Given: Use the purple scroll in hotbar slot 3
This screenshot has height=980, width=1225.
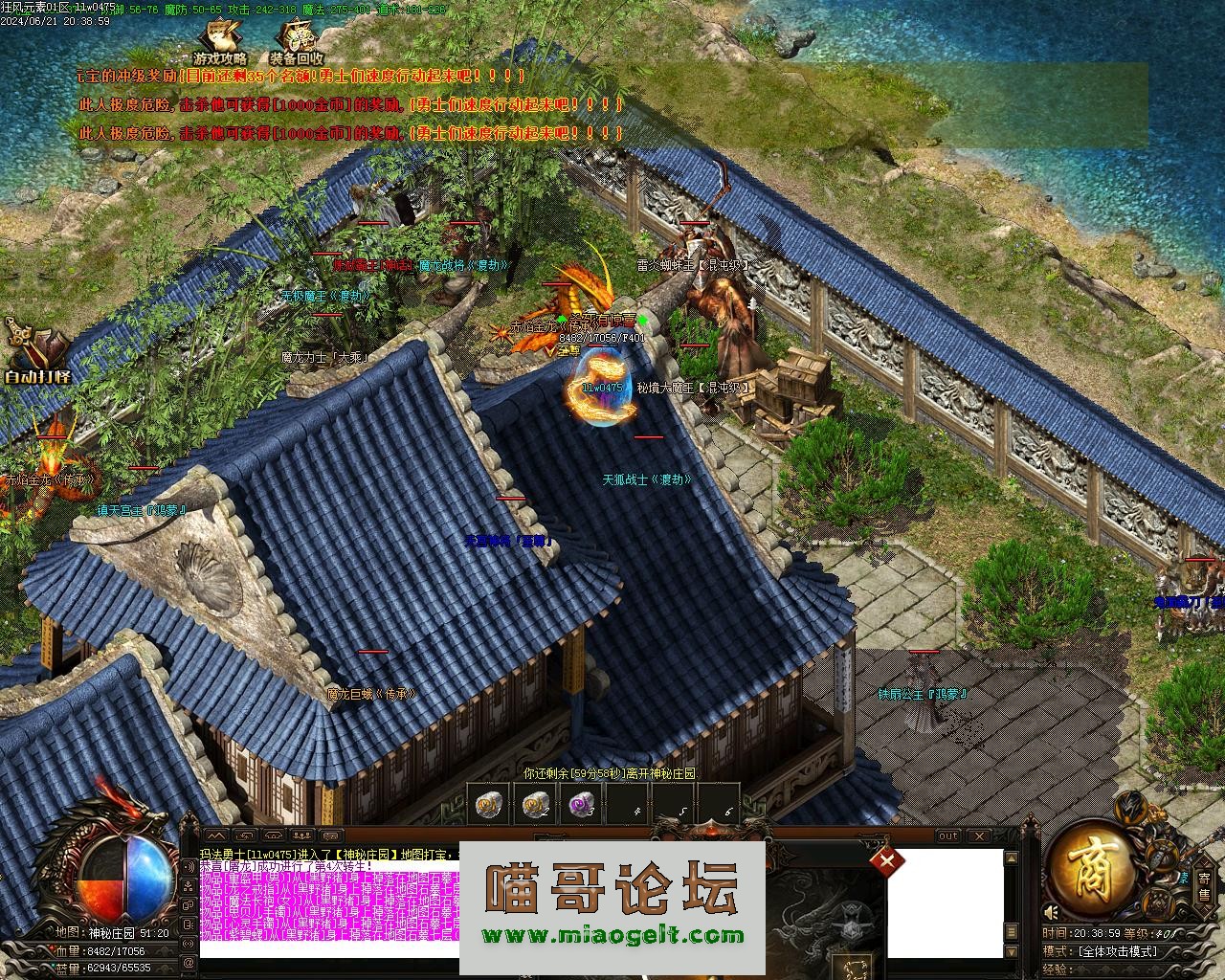Looking at the screenshot, I should click(582, 806).
